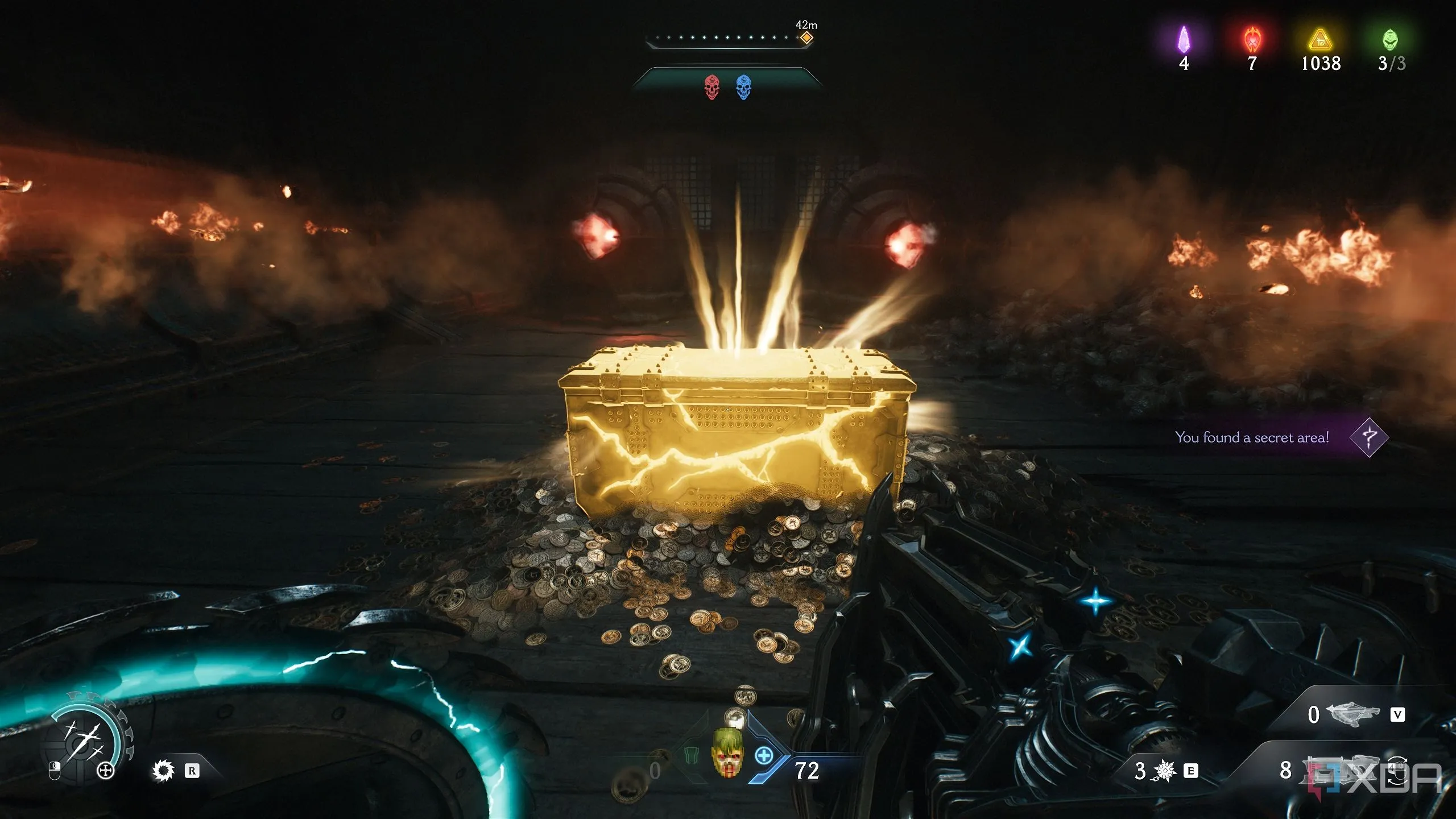Select the spiked shield saw rune icon
Image resolution: width=1456 pixels, height=819 pixels.
tap(163, 771)
